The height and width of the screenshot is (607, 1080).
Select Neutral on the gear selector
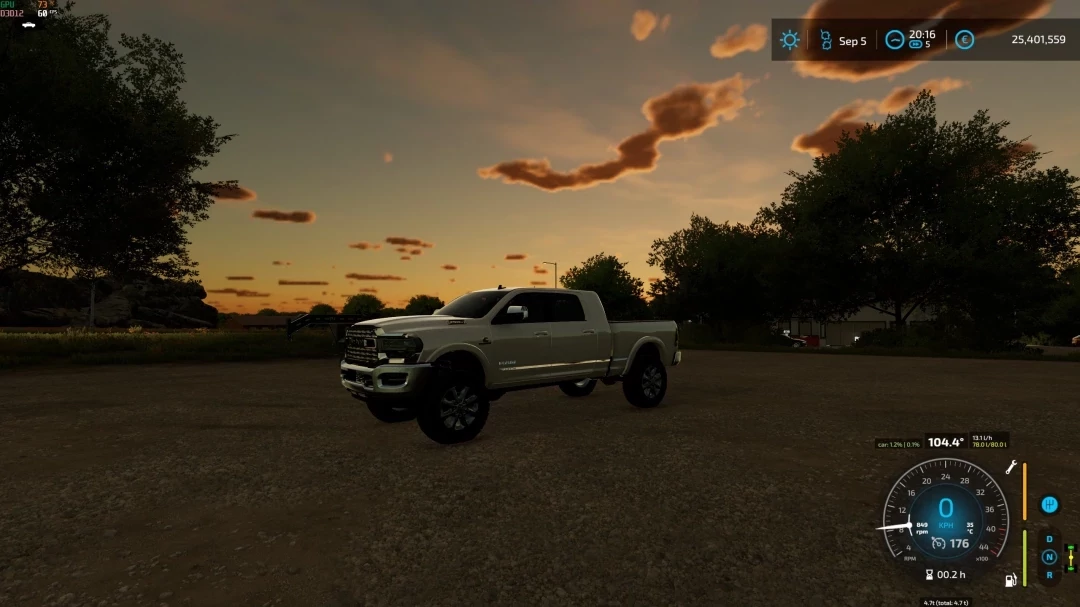pos(1049,557)
